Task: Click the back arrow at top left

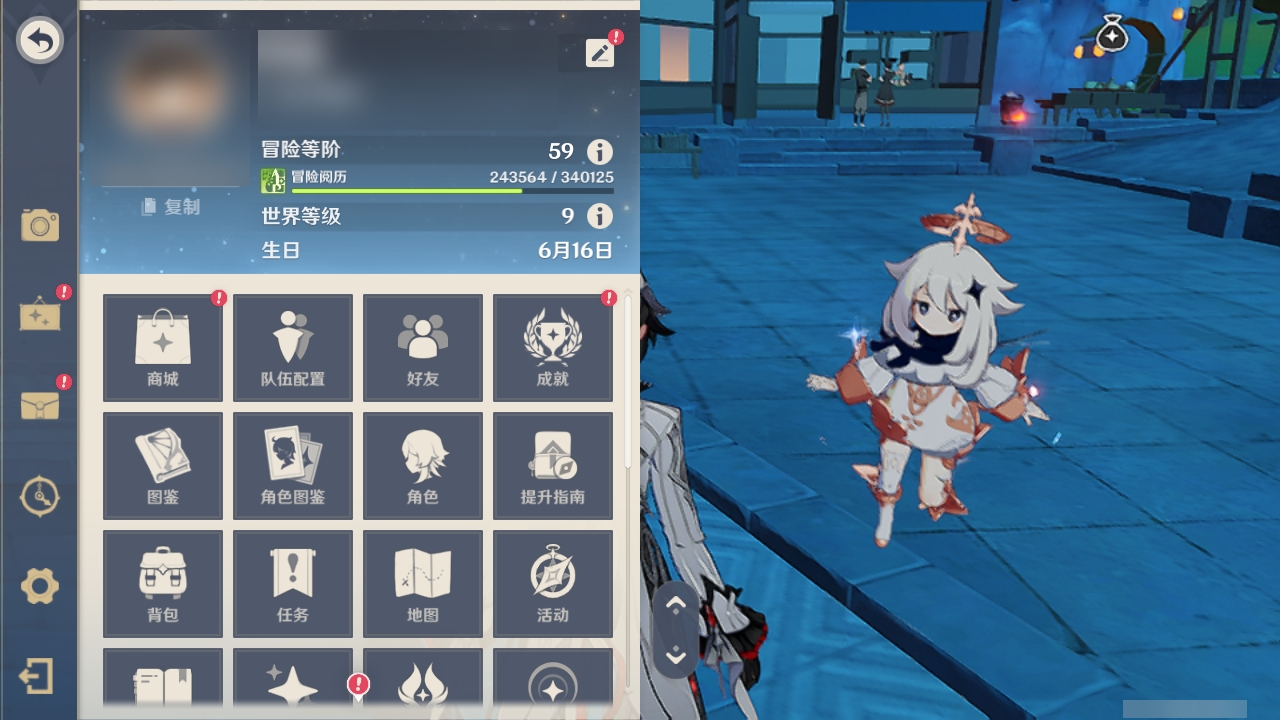Action: click(39, 40)
